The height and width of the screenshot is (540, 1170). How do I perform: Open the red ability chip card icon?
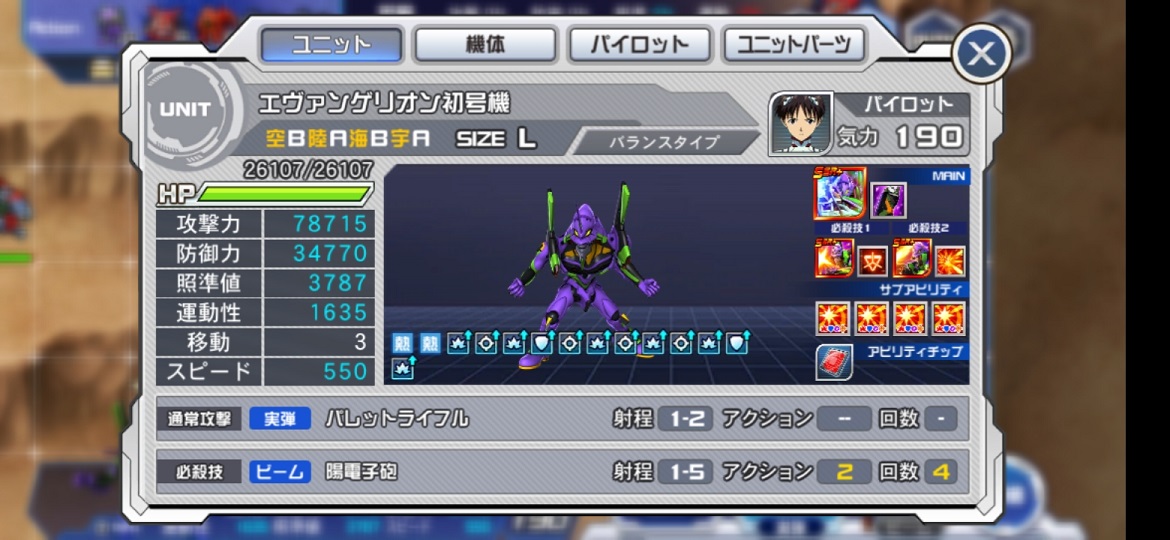pyautogui.click(x=835, y=362)
